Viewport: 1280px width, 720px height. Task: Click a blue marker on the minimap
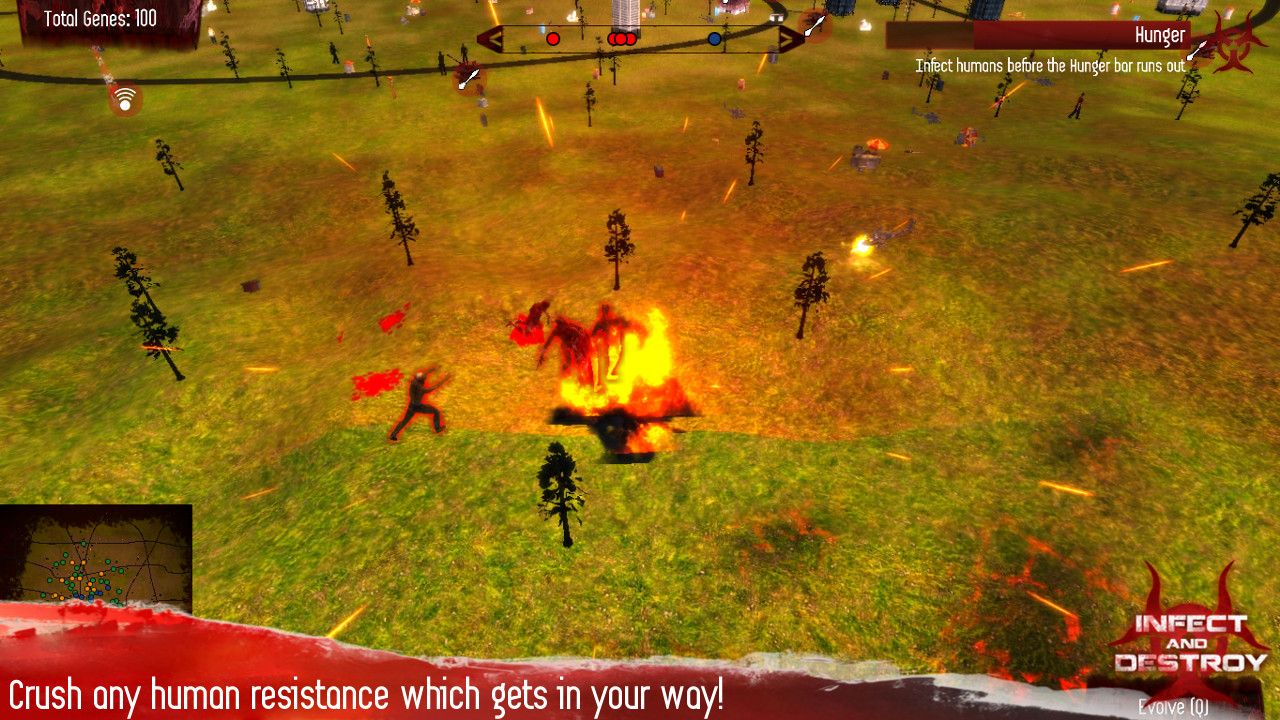click(108, 587)
